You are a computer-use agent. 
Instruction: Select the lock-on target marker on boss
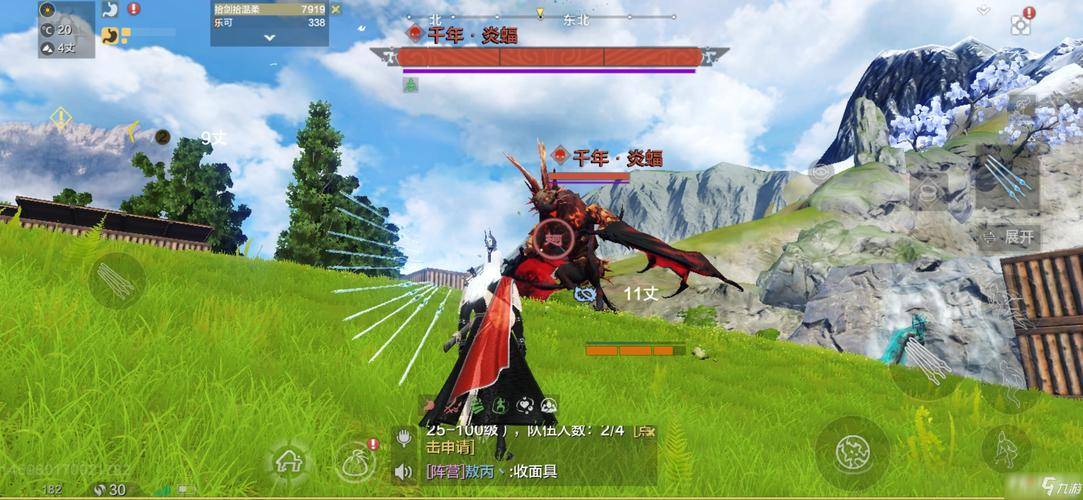point(552,238)
